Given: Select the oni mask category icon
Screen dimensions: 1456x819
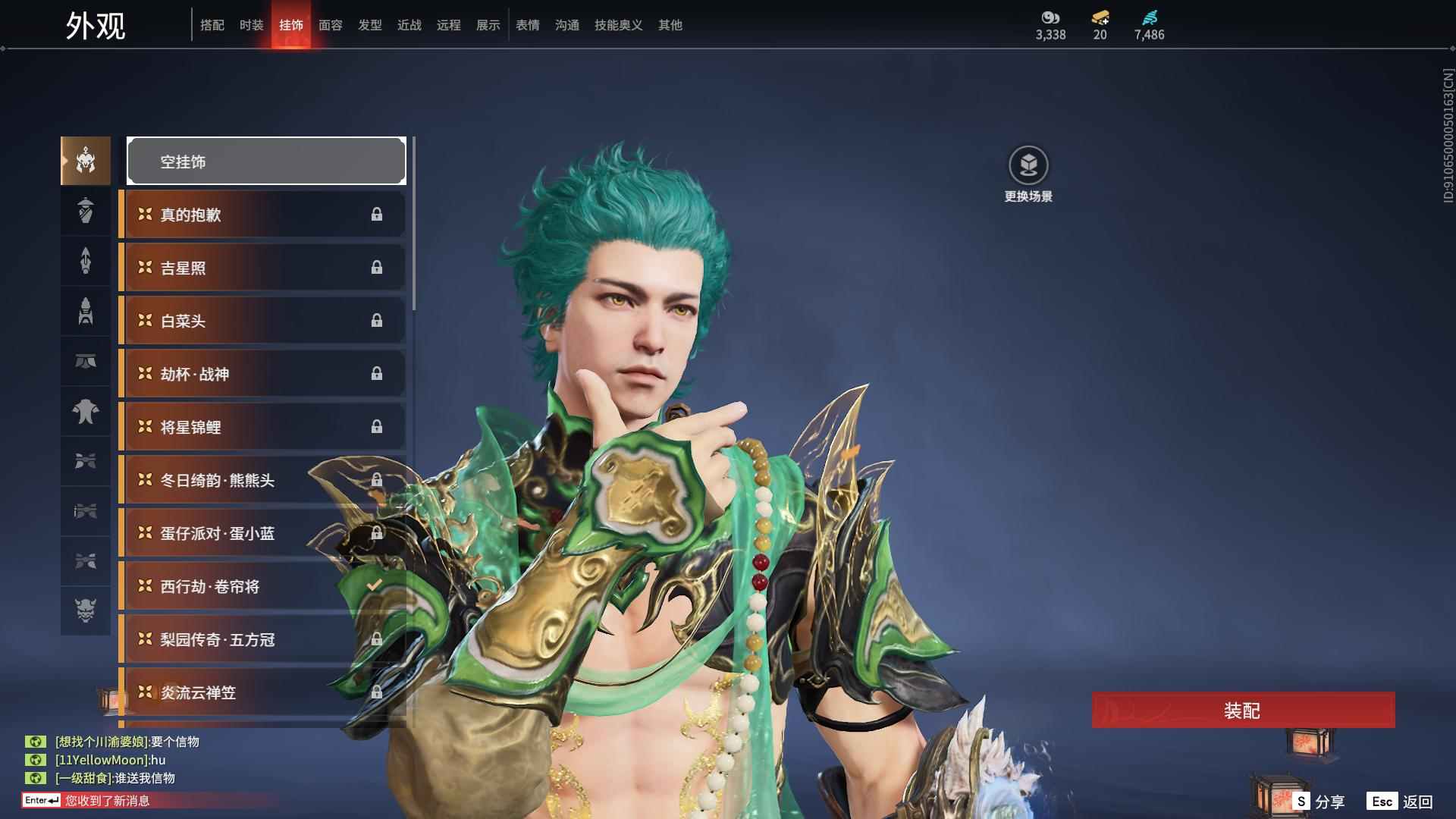Looking at the screenshot, I should [86, 610].
